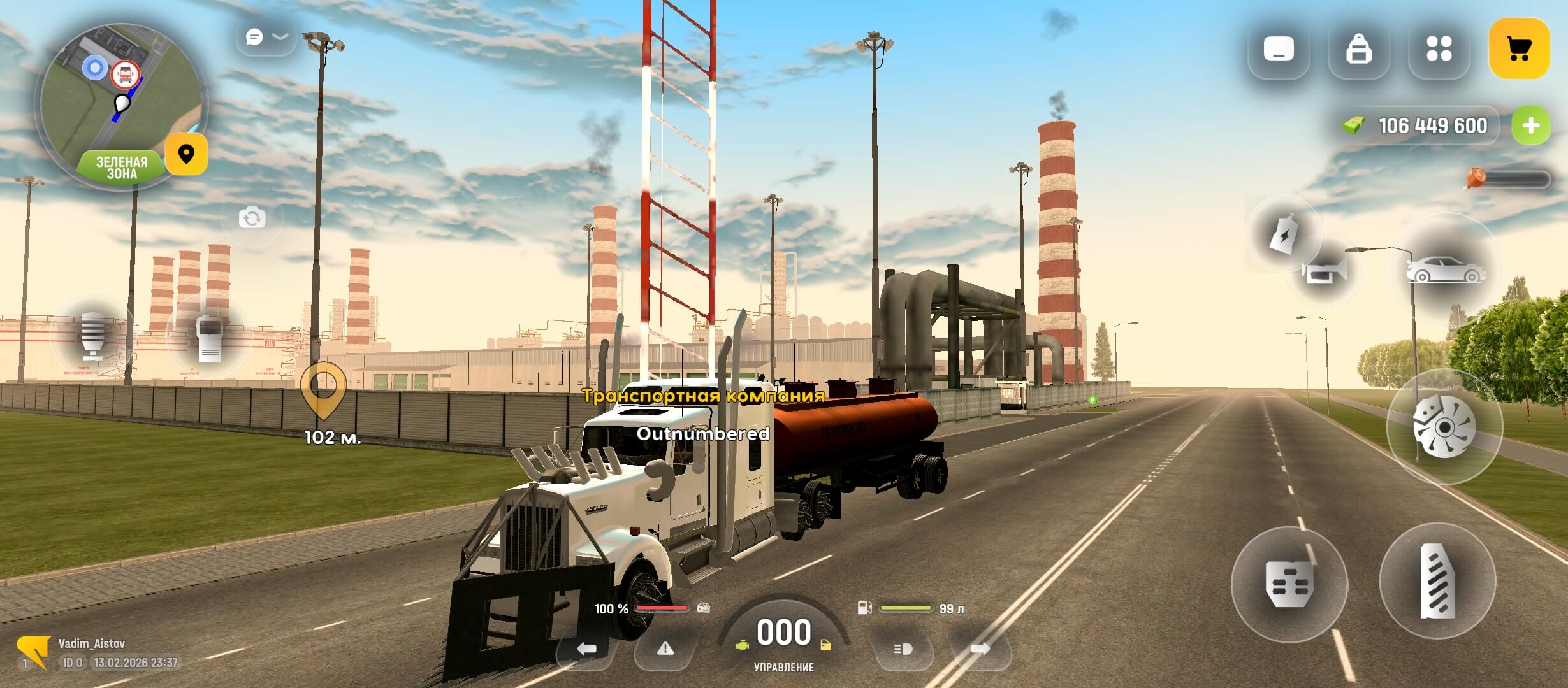Toggle the headlights button
This screenshot has height=688, width=1568.
903,649
